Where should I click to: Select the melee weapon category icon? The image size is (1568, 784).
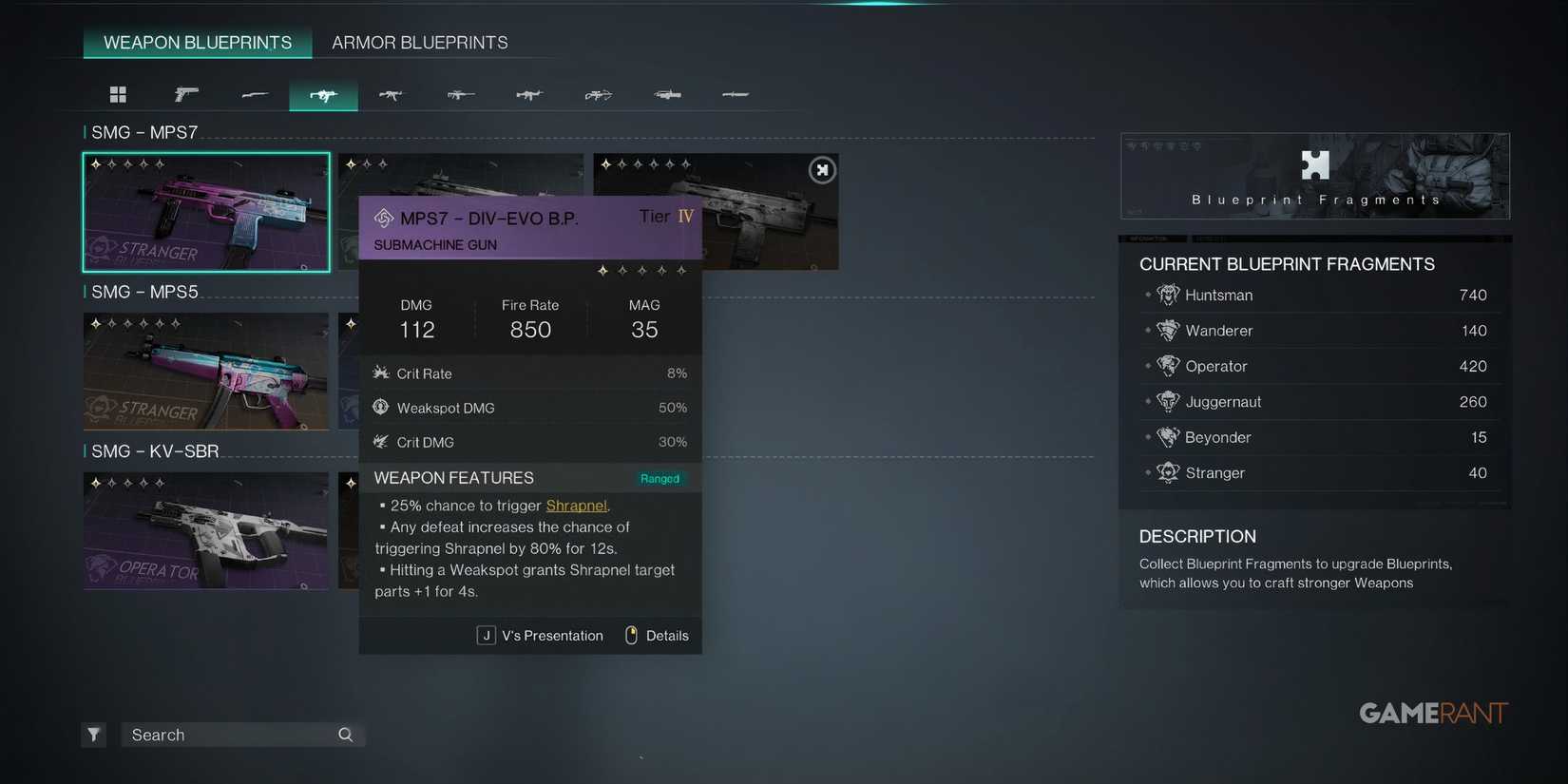736,94
